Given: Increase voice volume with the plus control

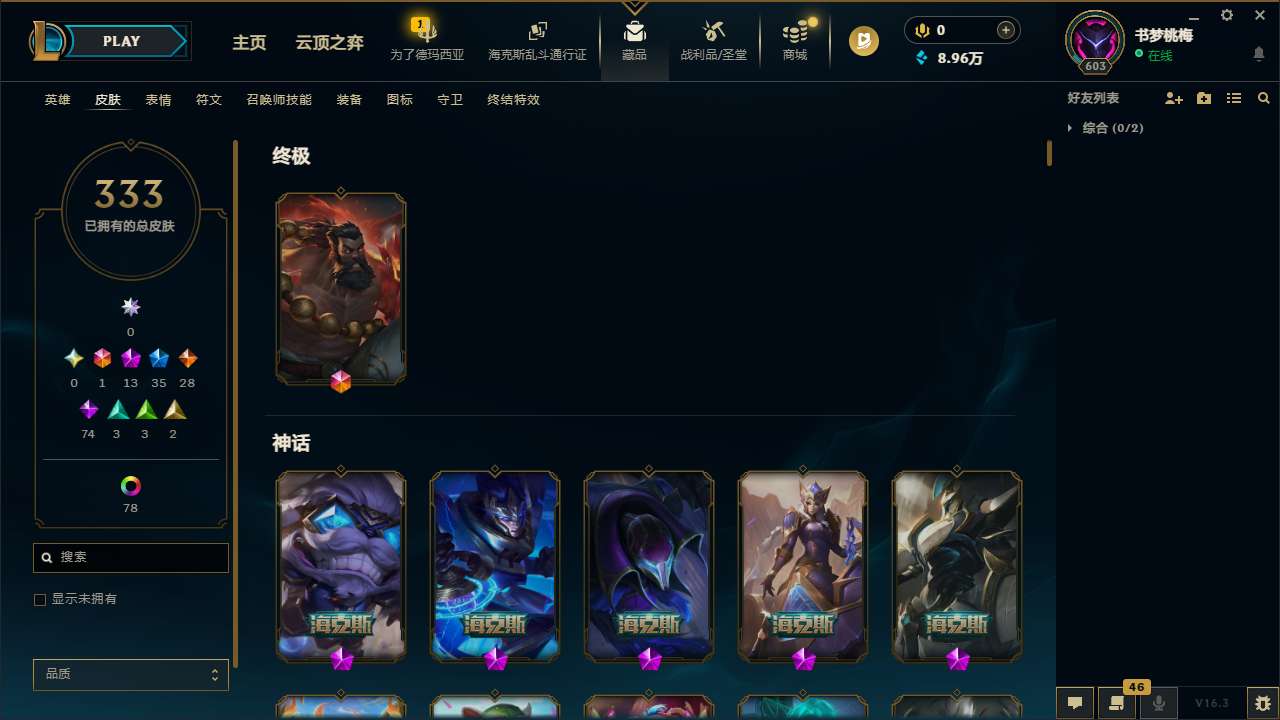Looking at the screenshot, I should tap(1004, 30).
